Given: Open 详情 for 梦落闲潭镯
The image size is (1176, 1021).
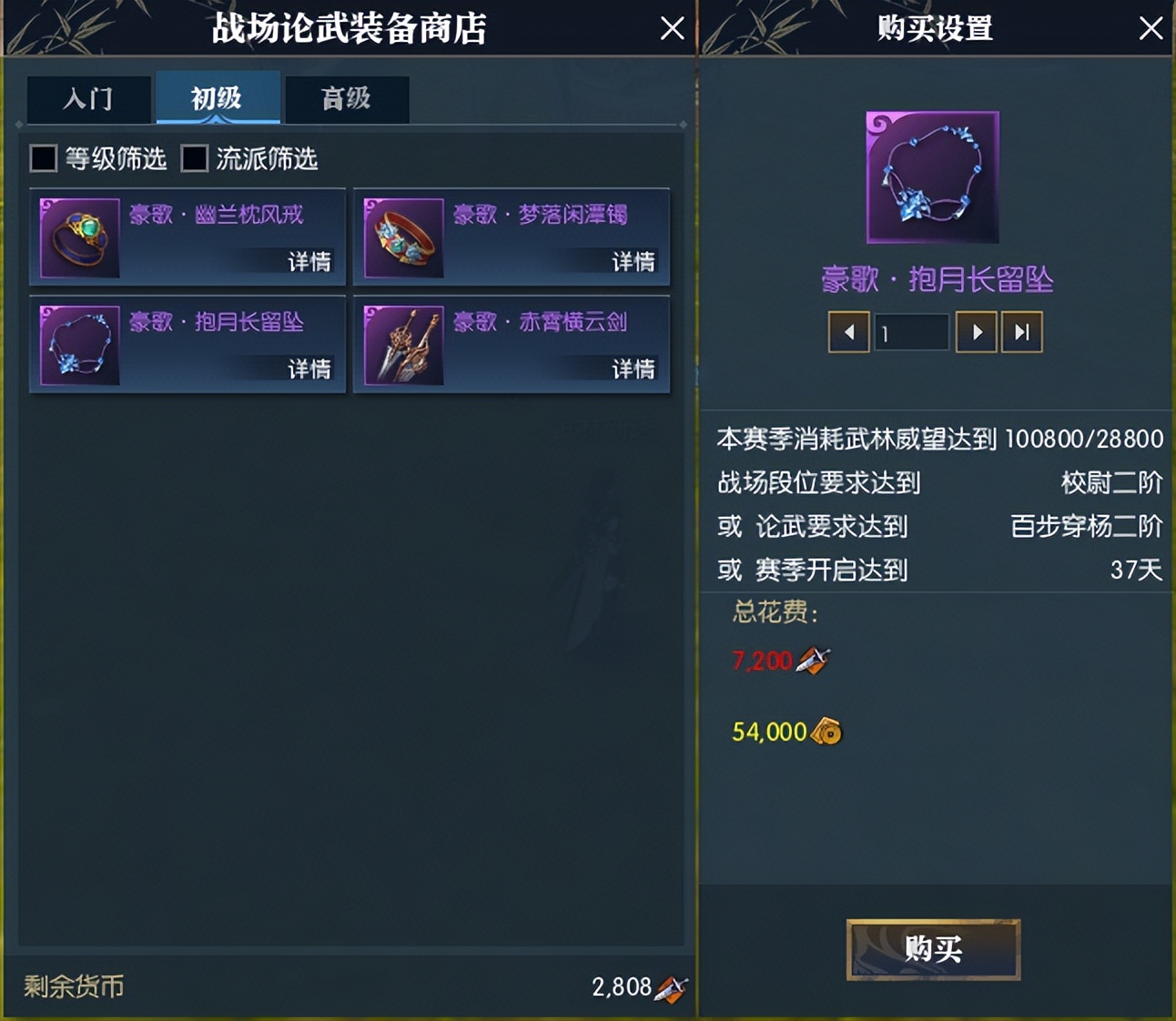Looking at the screenshot, I should pyautogui.click(x=634, y=262).
